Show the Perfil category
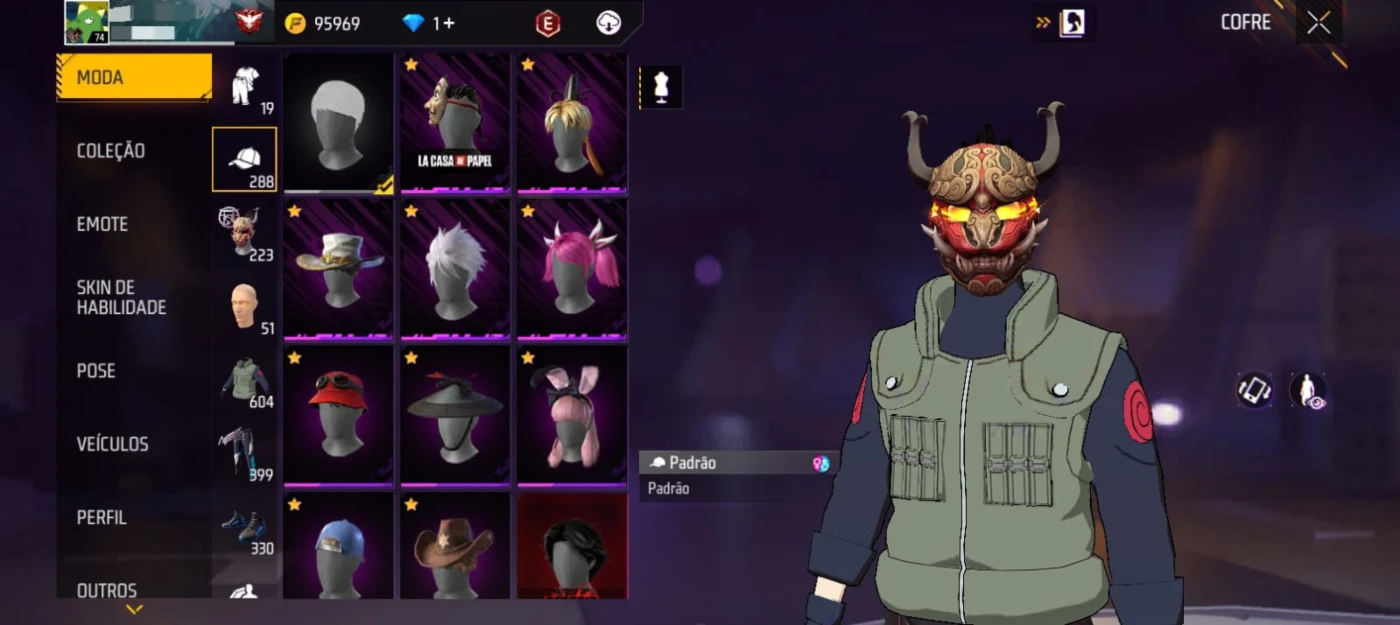1400x625 pixels. 102,518
